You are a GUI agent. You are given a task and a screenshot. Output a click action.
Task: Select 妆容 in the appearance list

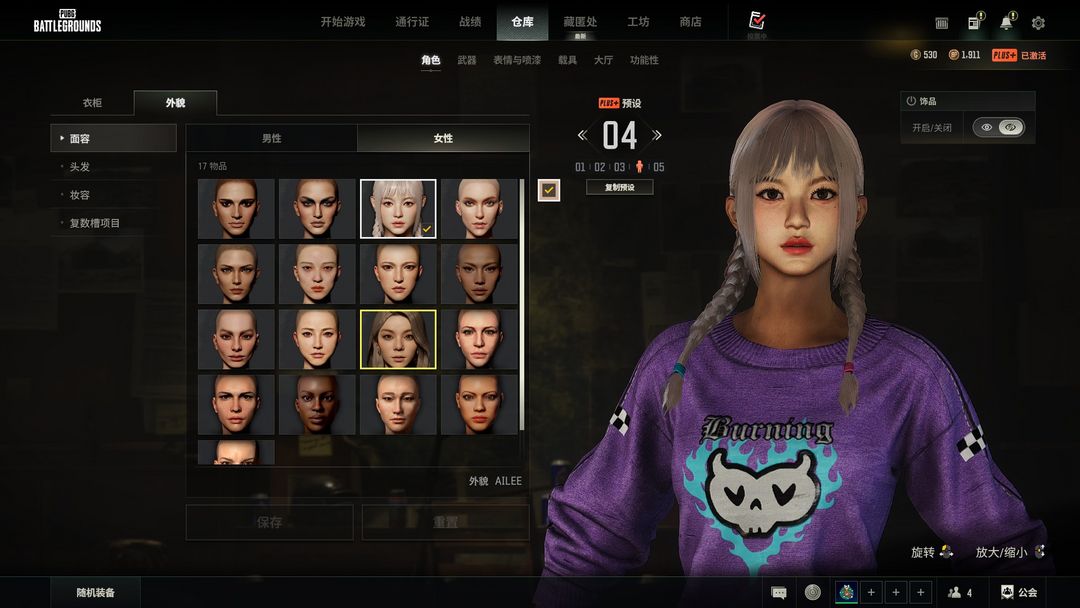pyautogui.click(x=80, y=195)
